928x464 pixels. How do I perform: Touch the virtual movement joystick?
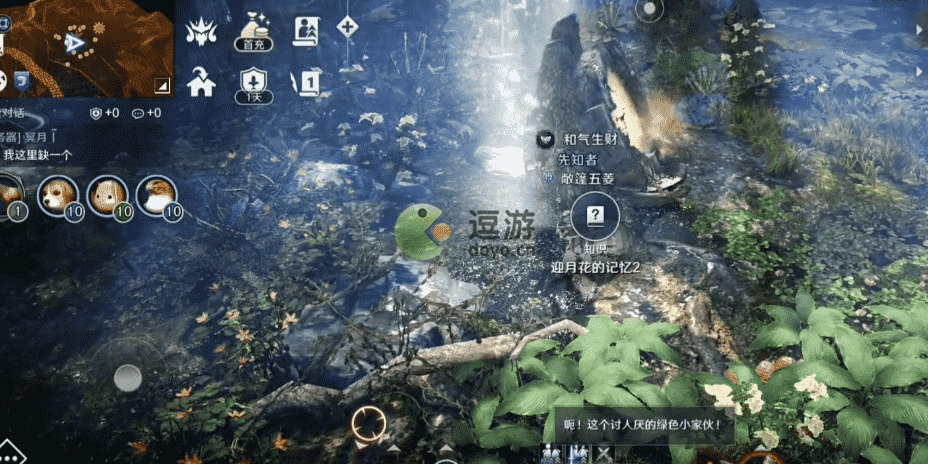pos(127,377)
